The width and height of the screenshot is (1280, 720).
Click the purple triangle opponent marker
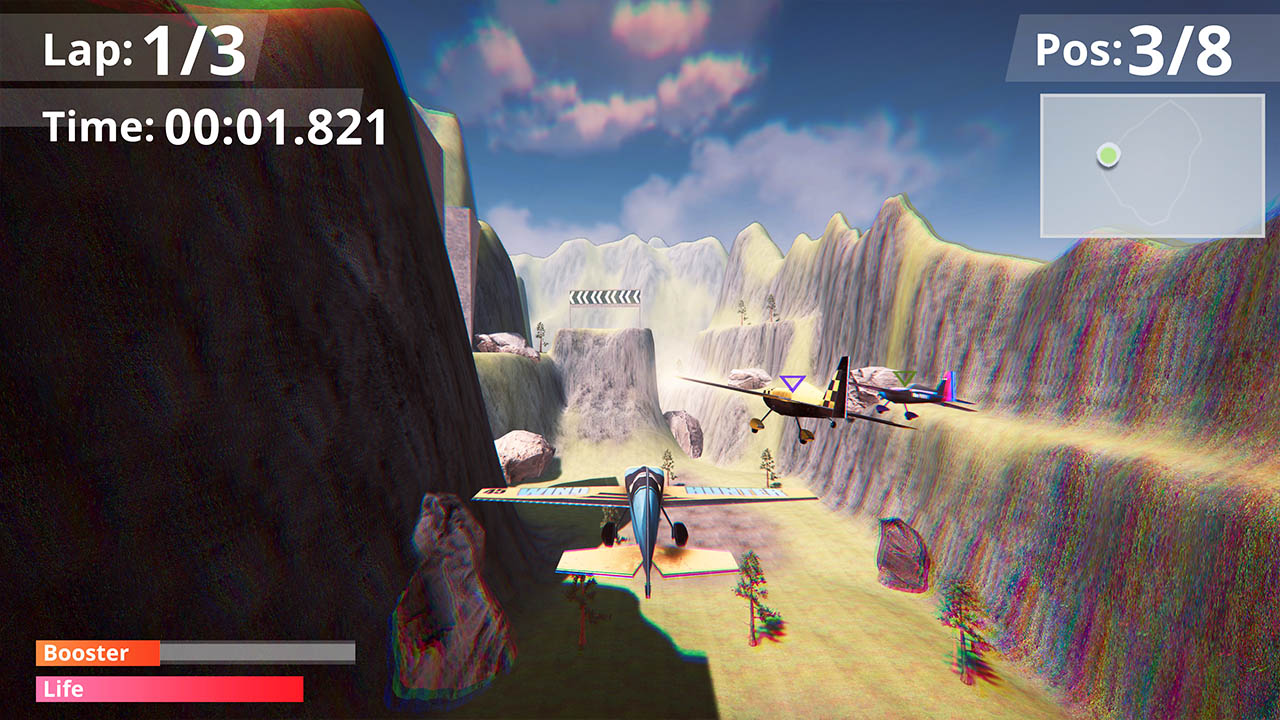click(792, 382)
